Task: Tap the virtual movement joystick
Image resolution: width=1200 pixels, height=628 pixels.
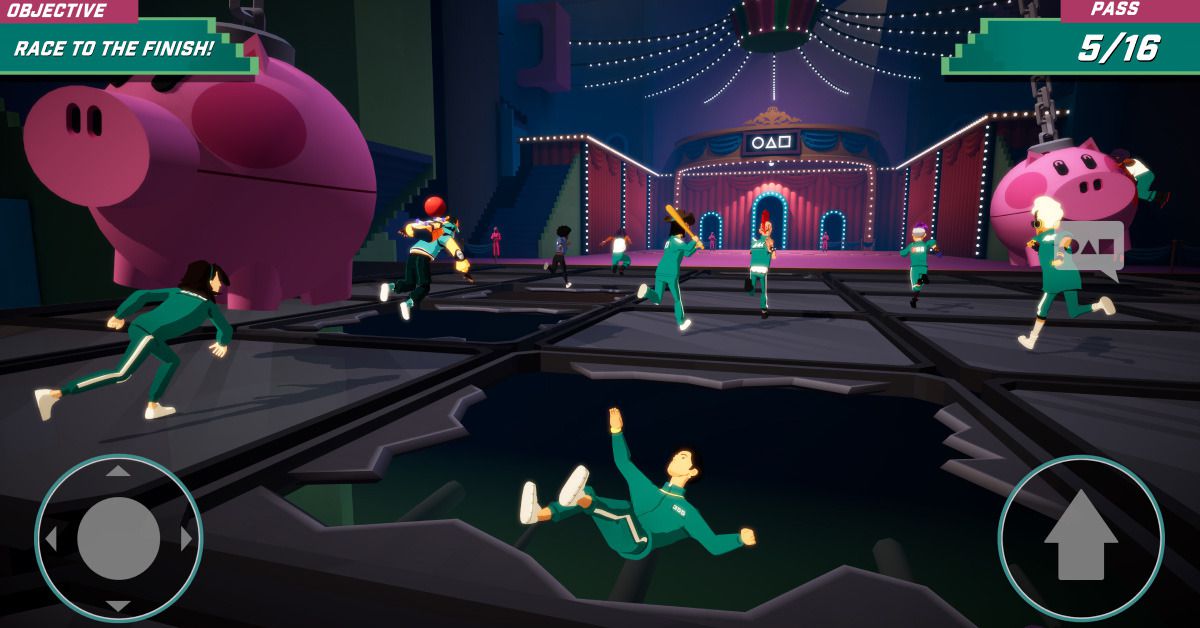Action: pyautogui.click(x=118, y=538)
